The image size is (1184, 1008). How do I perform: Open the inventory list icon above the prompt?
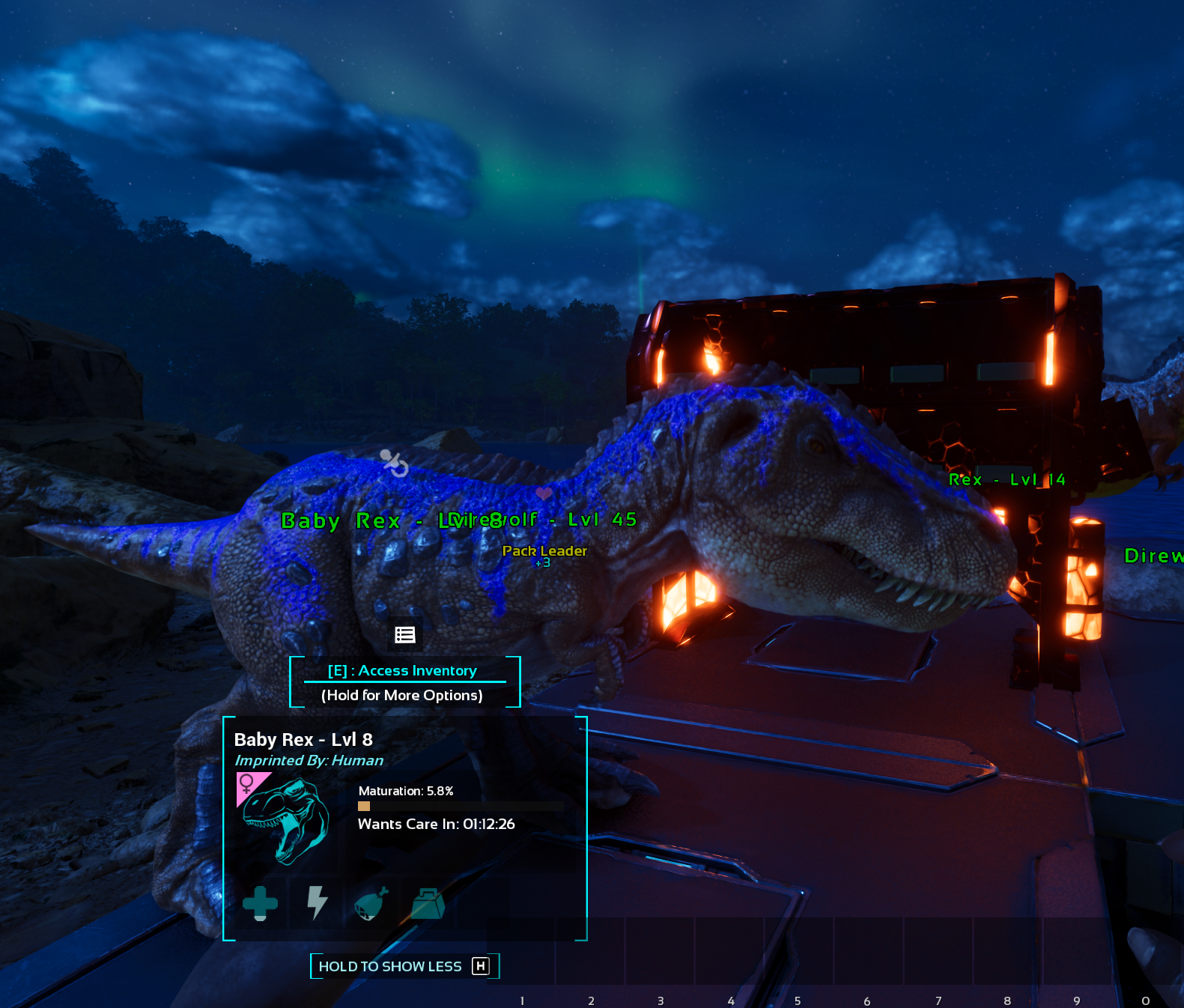tap(405, 635)
